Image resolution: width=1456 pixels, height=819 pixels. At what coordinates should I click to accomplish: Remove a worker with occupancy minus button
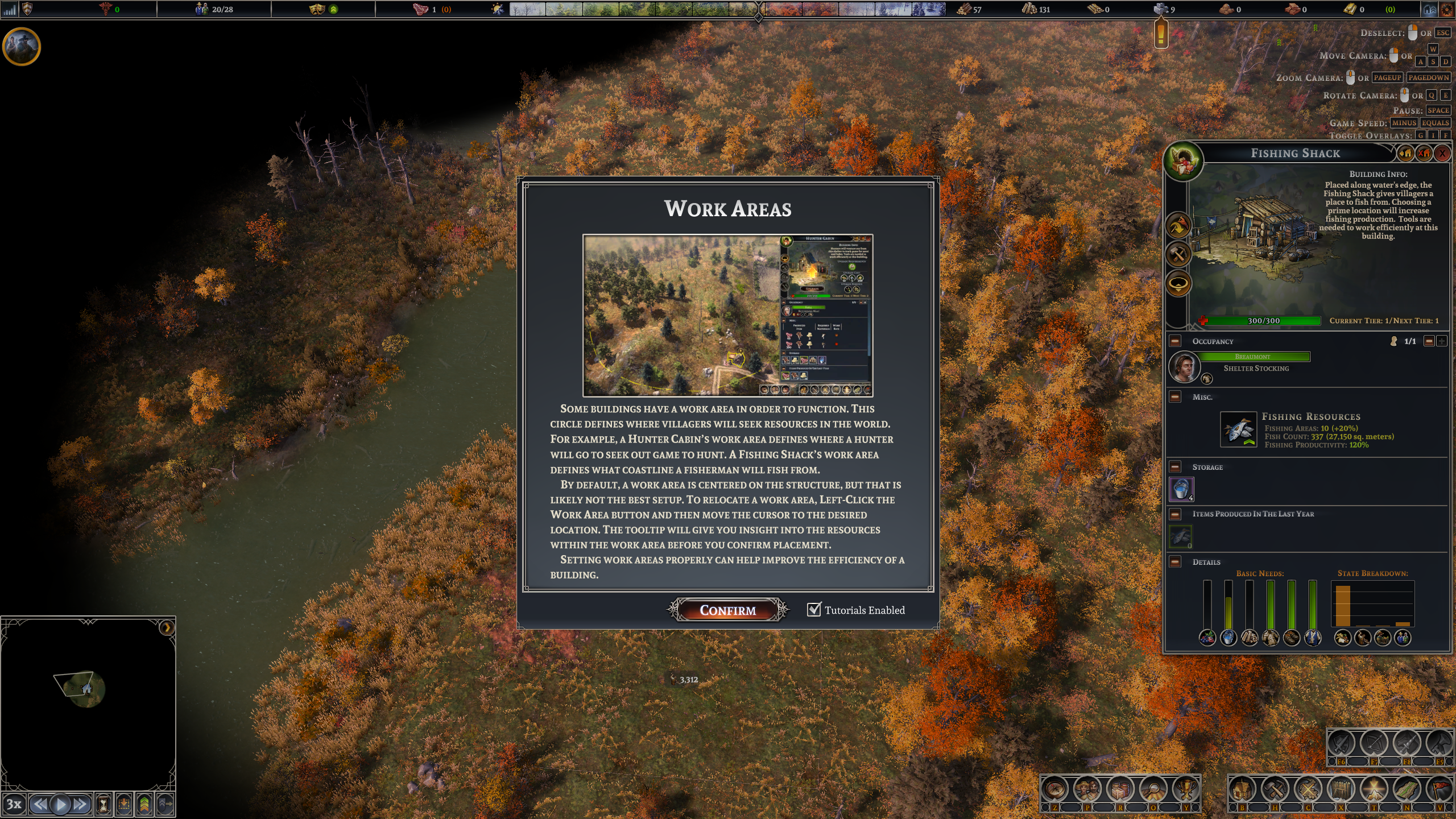pos(1429,341)
